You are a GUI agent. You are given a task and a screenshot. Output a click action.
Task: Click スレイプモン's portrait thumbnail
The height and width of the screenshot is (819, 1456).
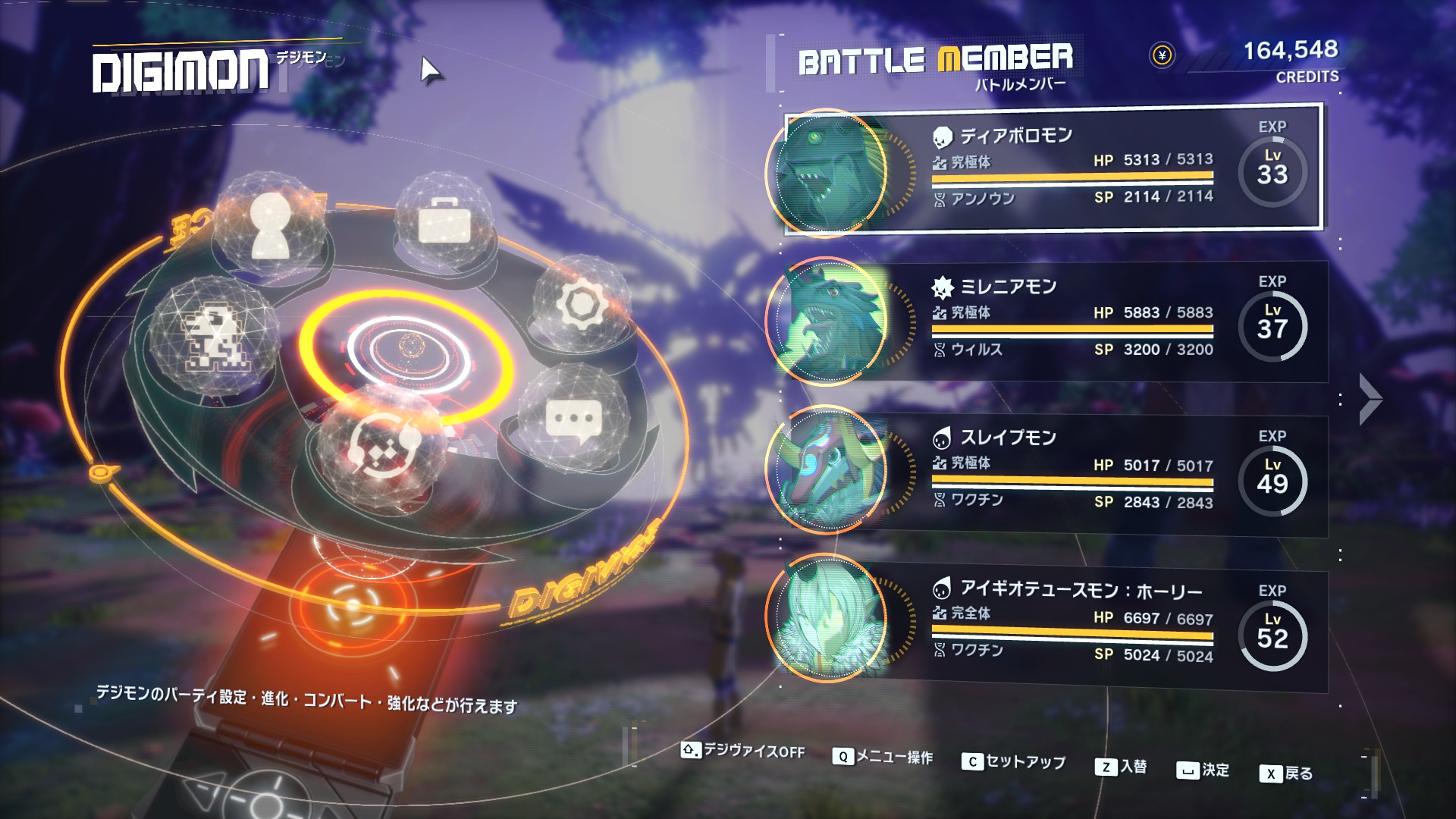(x=828, y=470)
